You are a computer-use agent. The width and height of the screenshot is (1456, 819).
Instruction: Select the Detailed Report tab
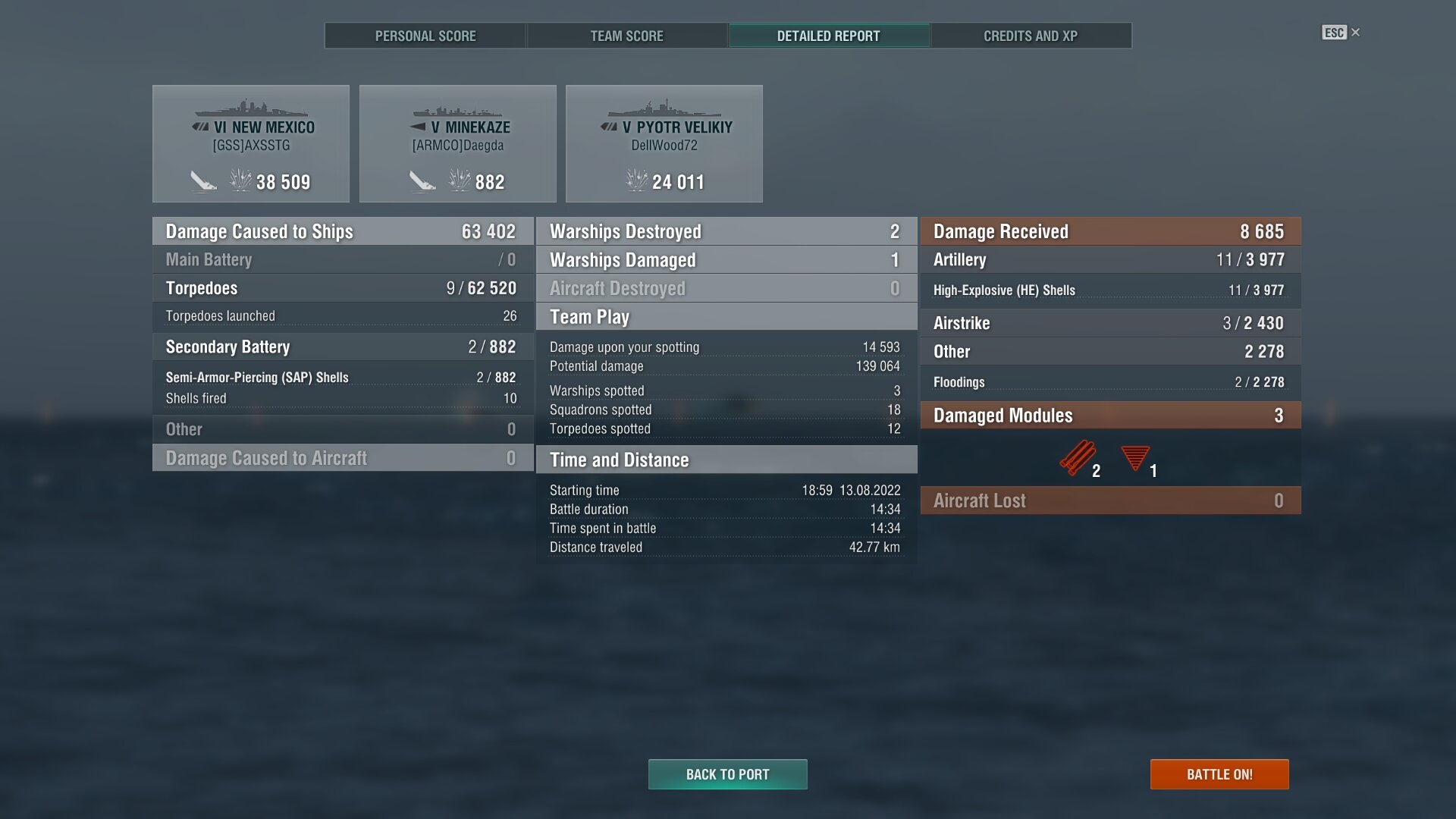click(828, 36)
